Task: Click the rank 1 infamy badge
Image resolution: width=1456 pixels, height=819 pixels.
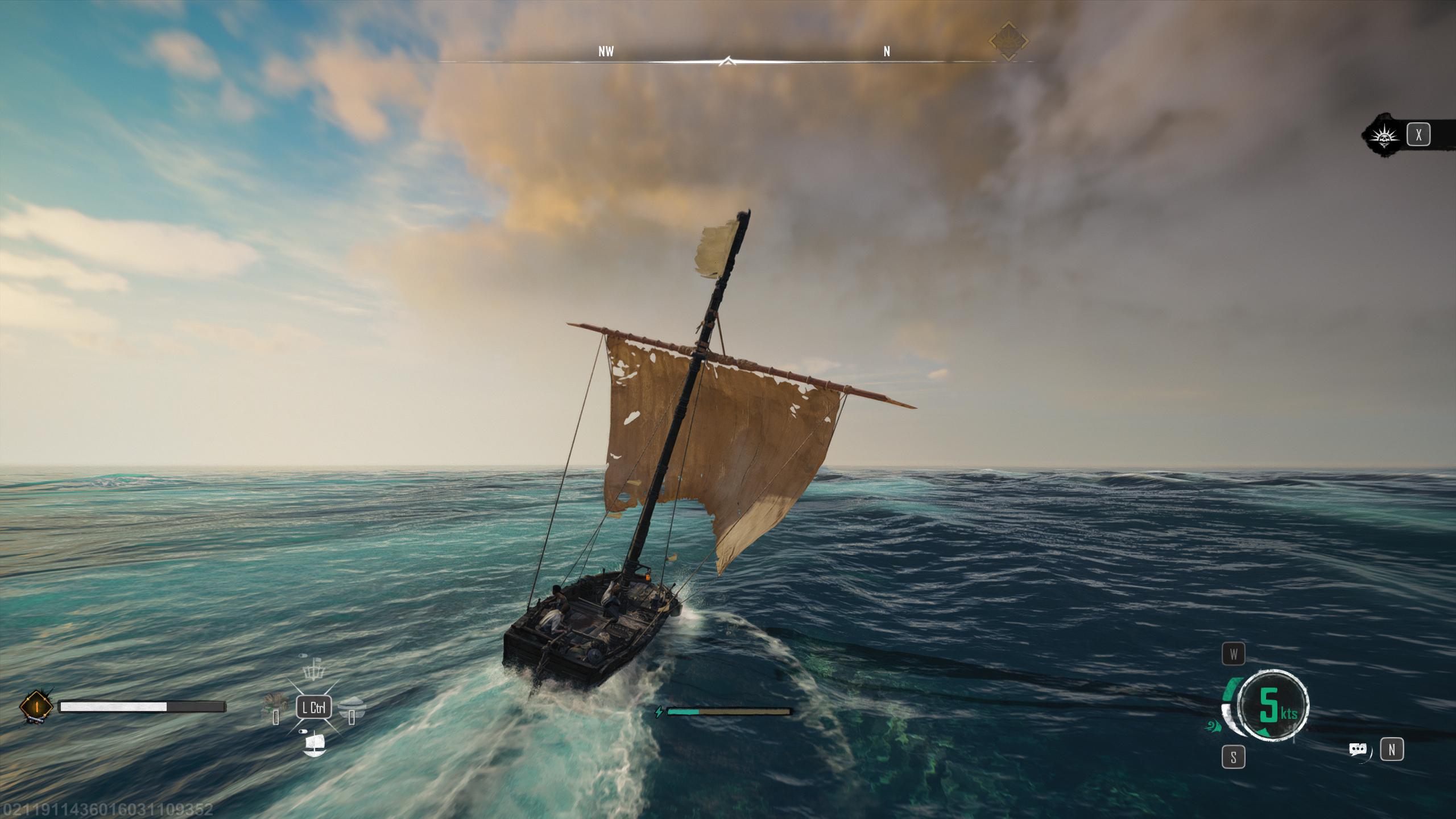Action: 36,707
